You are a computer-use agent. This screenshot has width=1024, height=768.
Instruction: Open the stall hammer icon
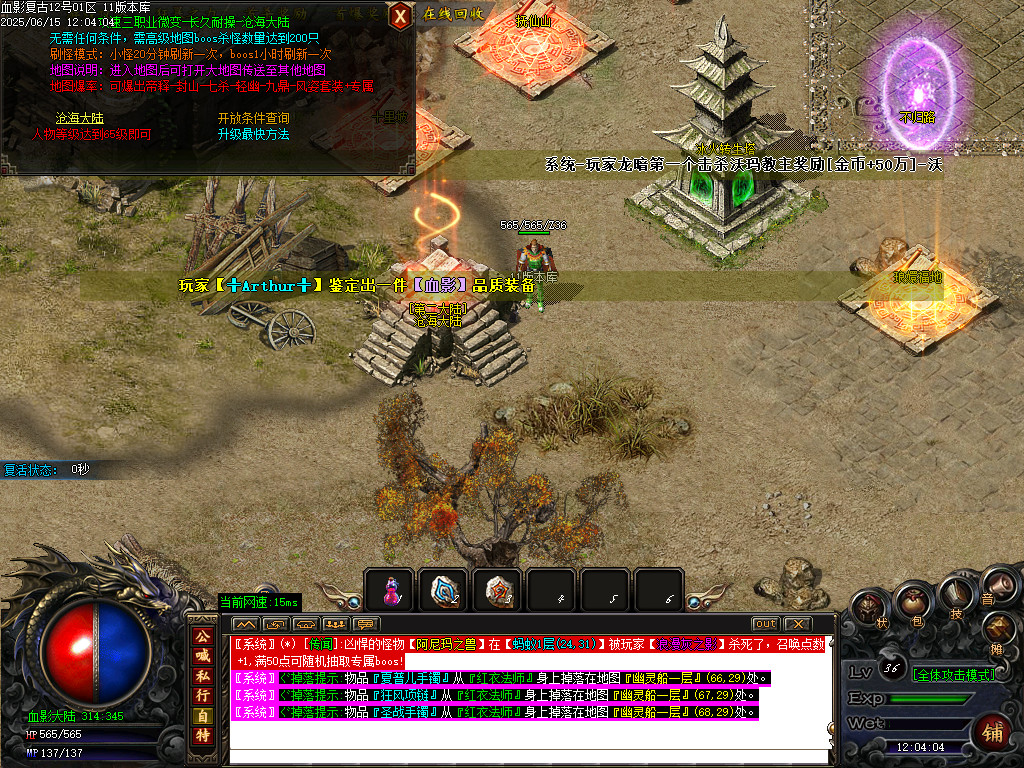999,628
